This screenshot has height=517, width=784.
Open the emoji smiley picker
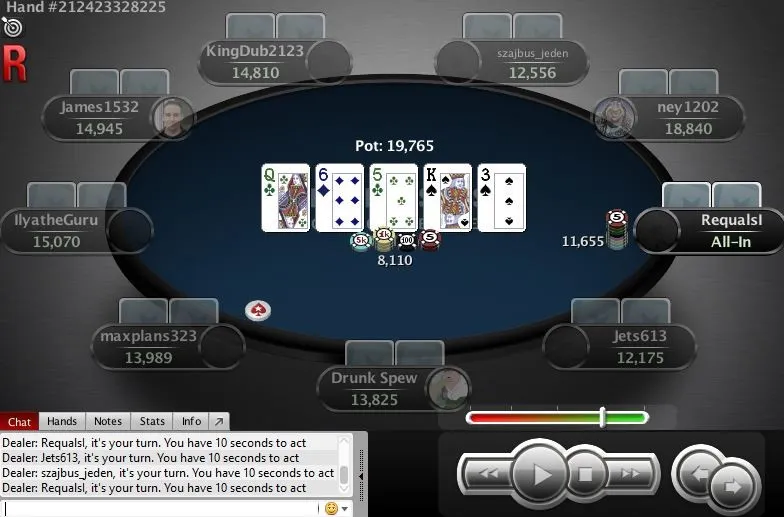coord(332,508)
